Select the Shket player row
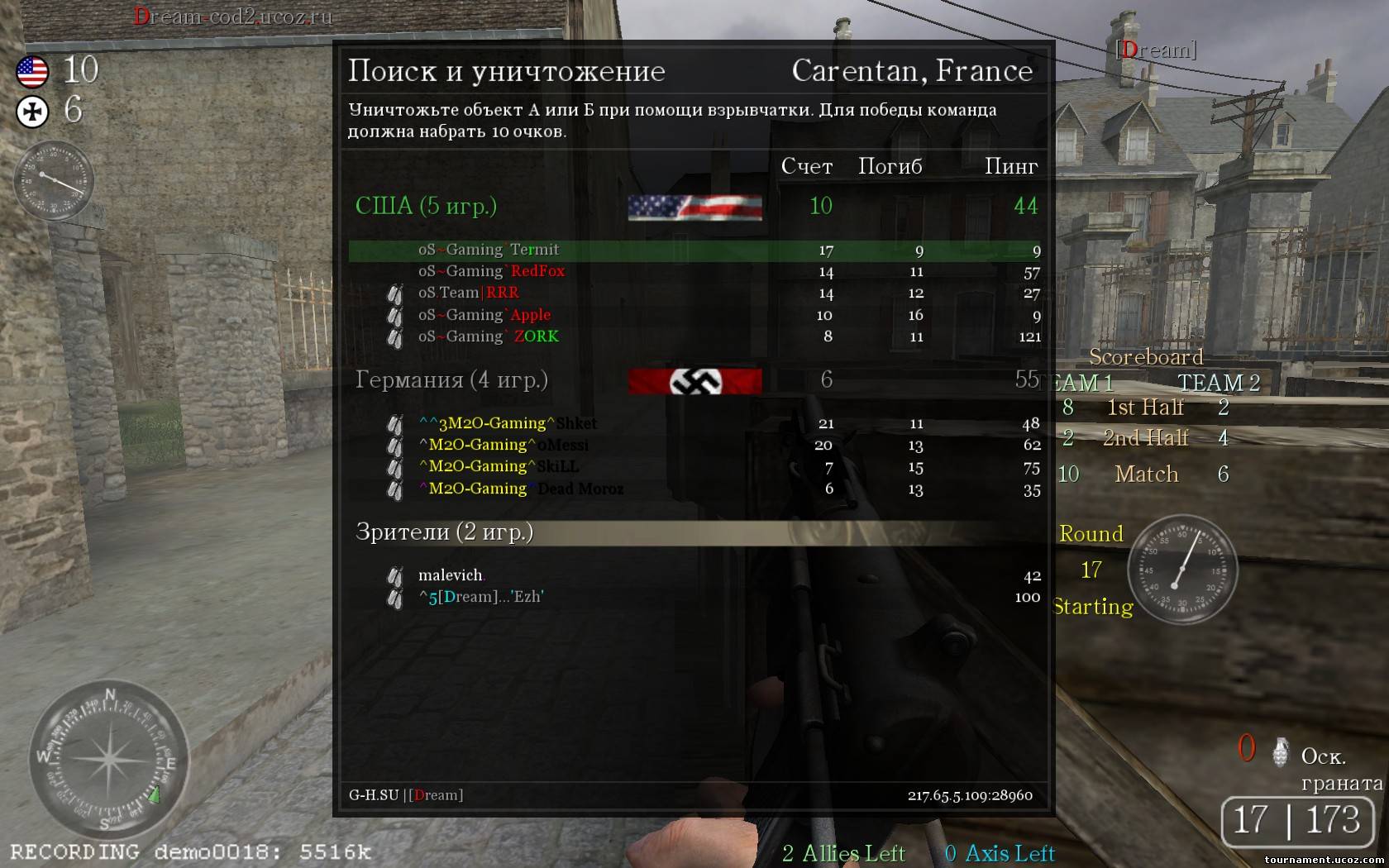This screenshot has width=1389, height=868. (575, 423)
